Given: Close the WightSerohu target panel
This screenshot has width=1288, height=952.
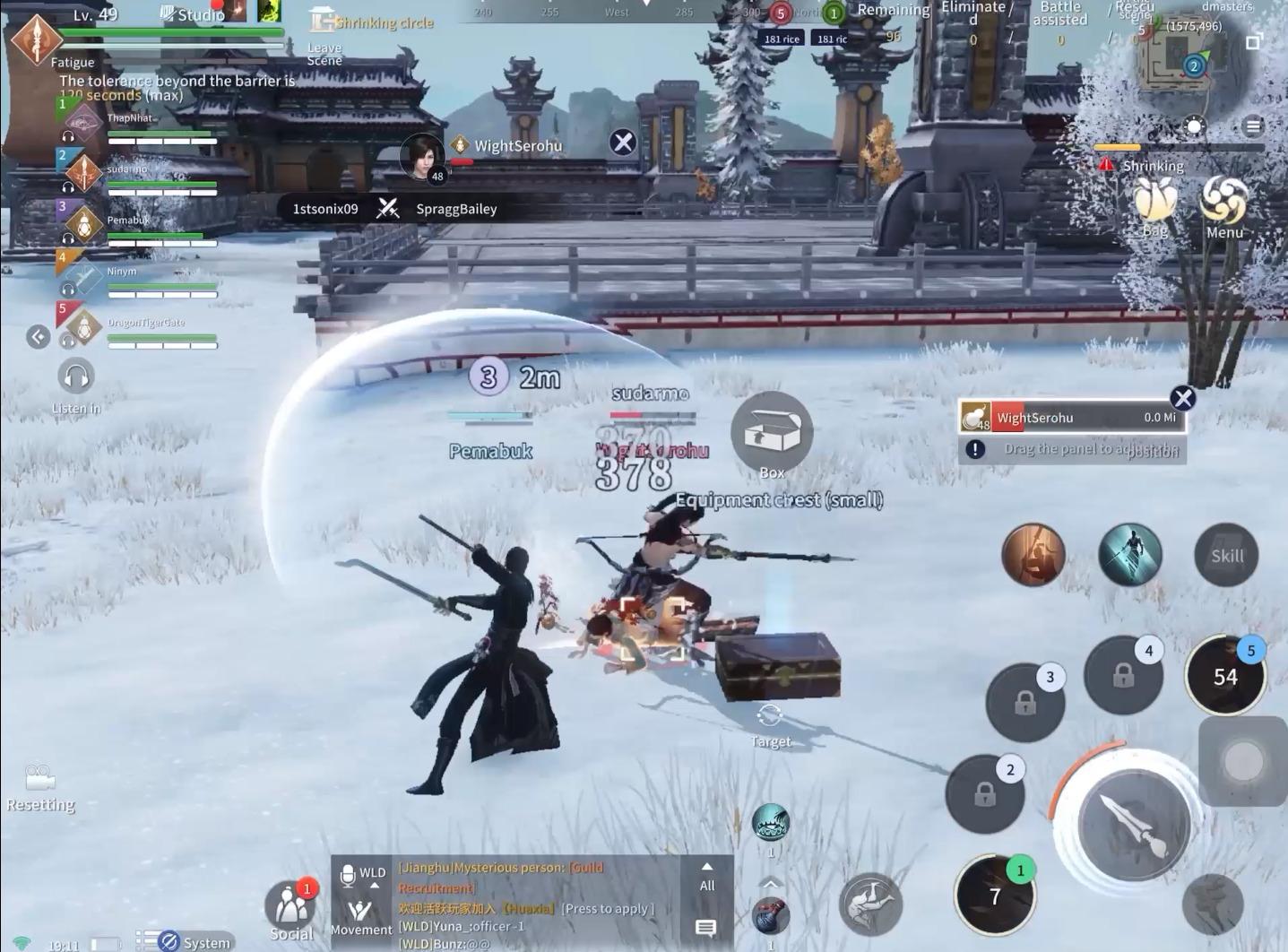Looking at the screenshot, I should click(1182, 398).
